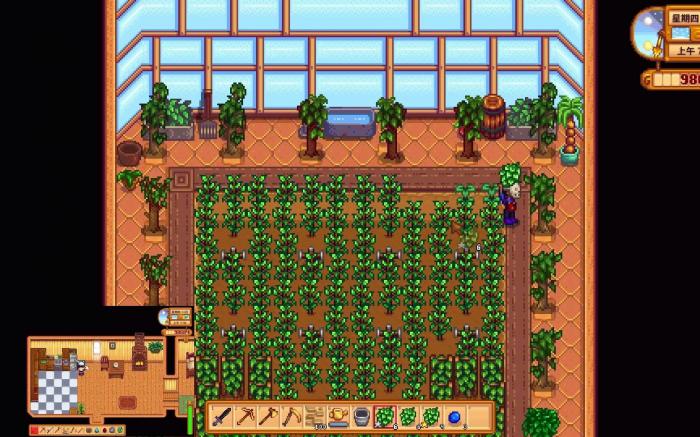Pick the metal pail slot
This screenshot has width=700, height=437.
tap(361, 417)
